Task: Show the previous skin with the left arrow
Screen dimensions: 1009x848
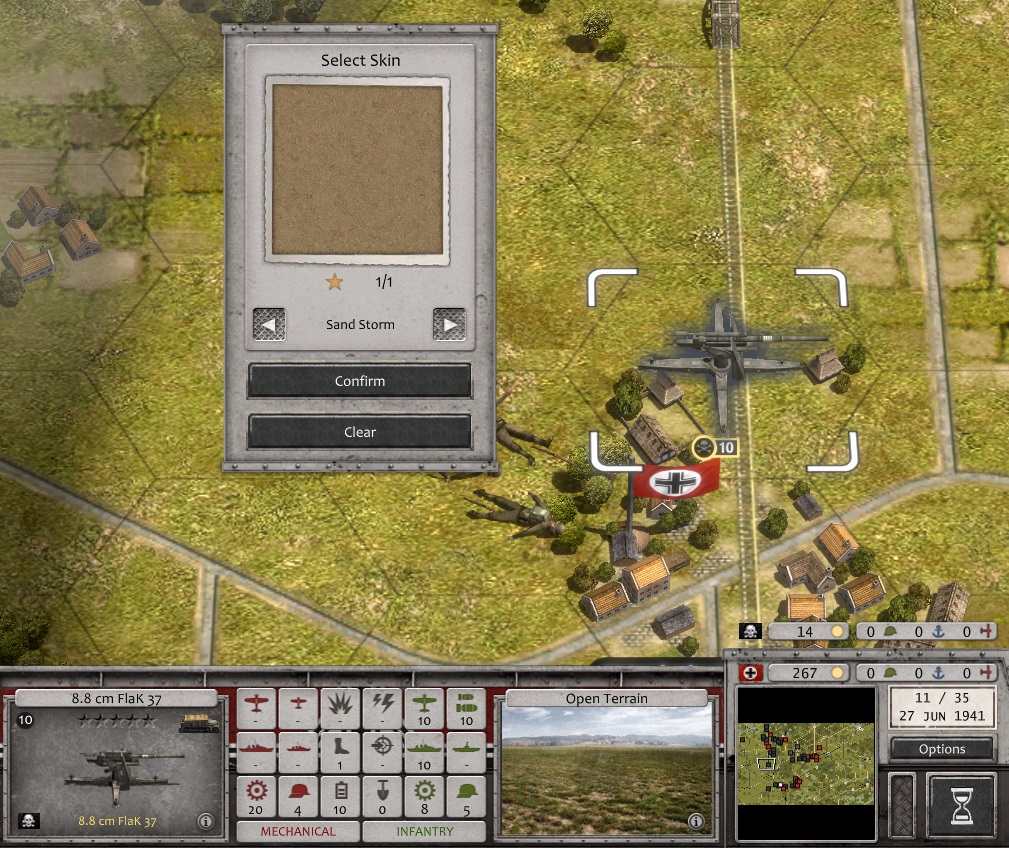Action: (x=269, y=324)
